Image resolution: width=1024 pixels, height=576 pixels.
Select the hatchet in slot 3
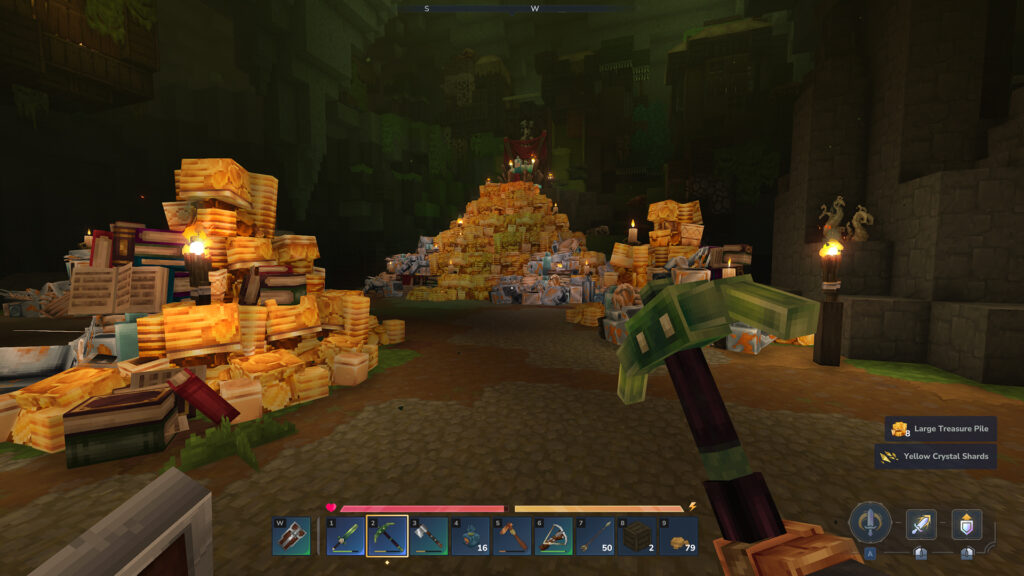click(429, 536)
